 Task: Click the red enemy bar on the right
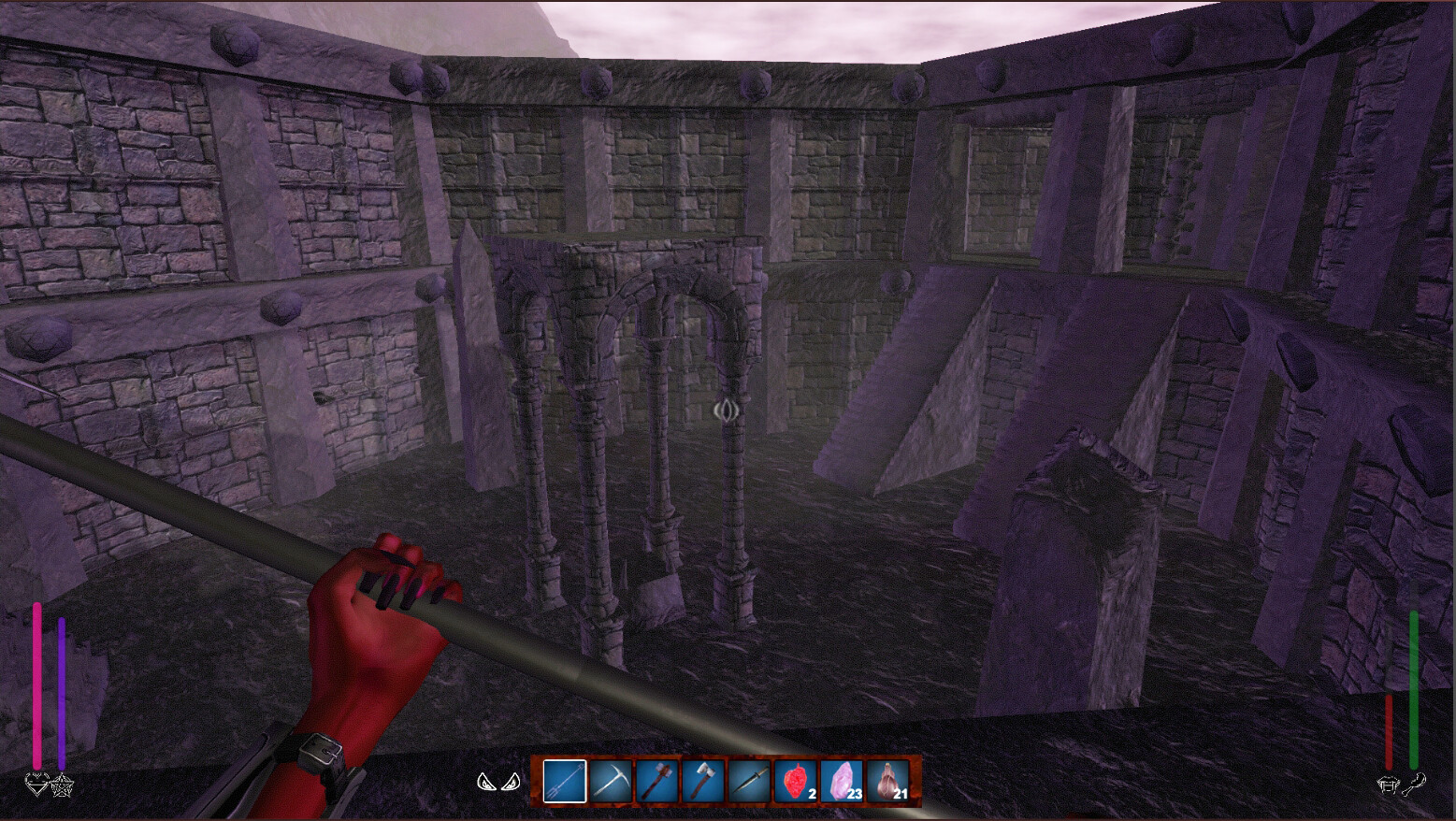pos(1391,734)
